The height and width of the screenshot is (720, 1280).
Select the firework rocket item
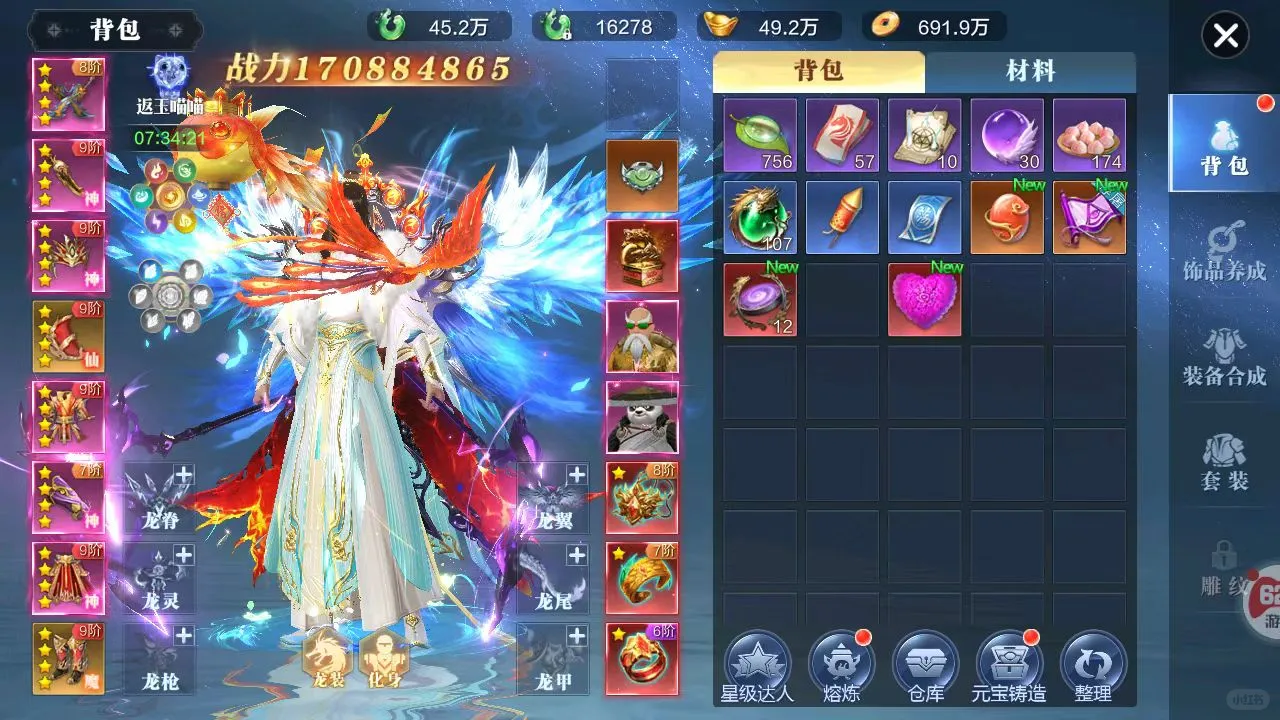tap(842, 217)
